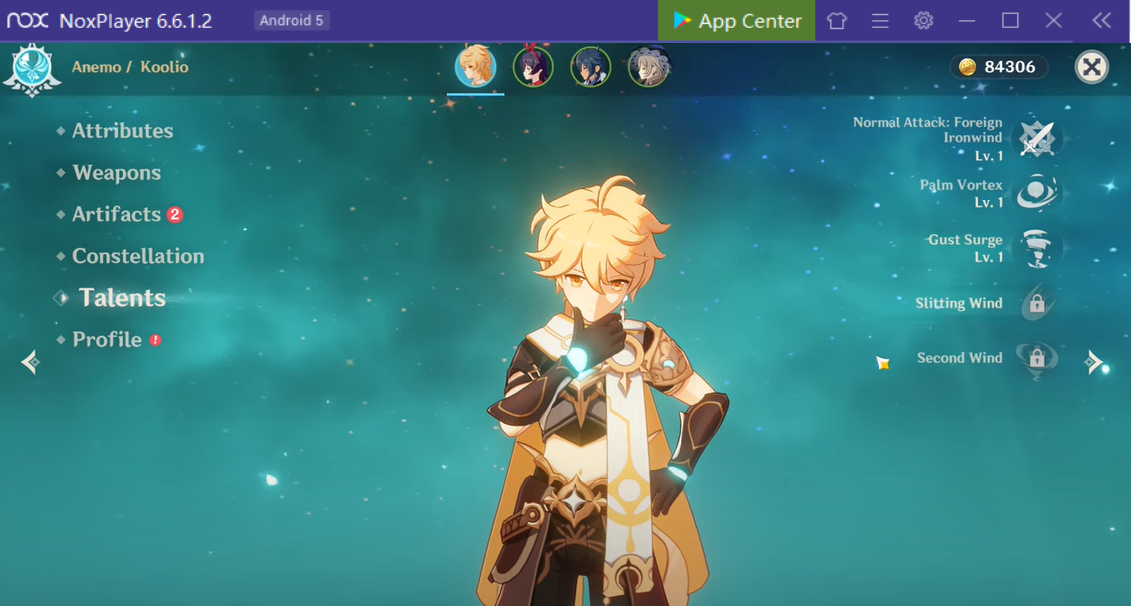Open the Palm Vortex talent
The height and width of the screenshot is (606, 1131).
(1036, 193)
